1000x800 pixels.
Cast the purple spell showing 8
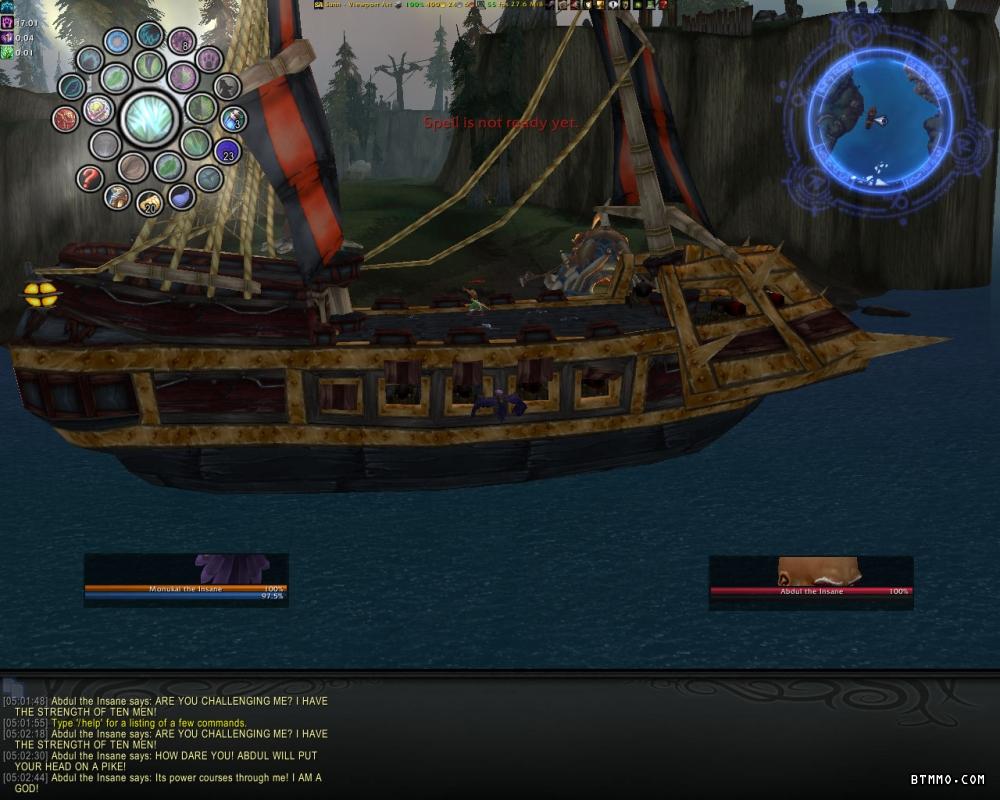181,42
